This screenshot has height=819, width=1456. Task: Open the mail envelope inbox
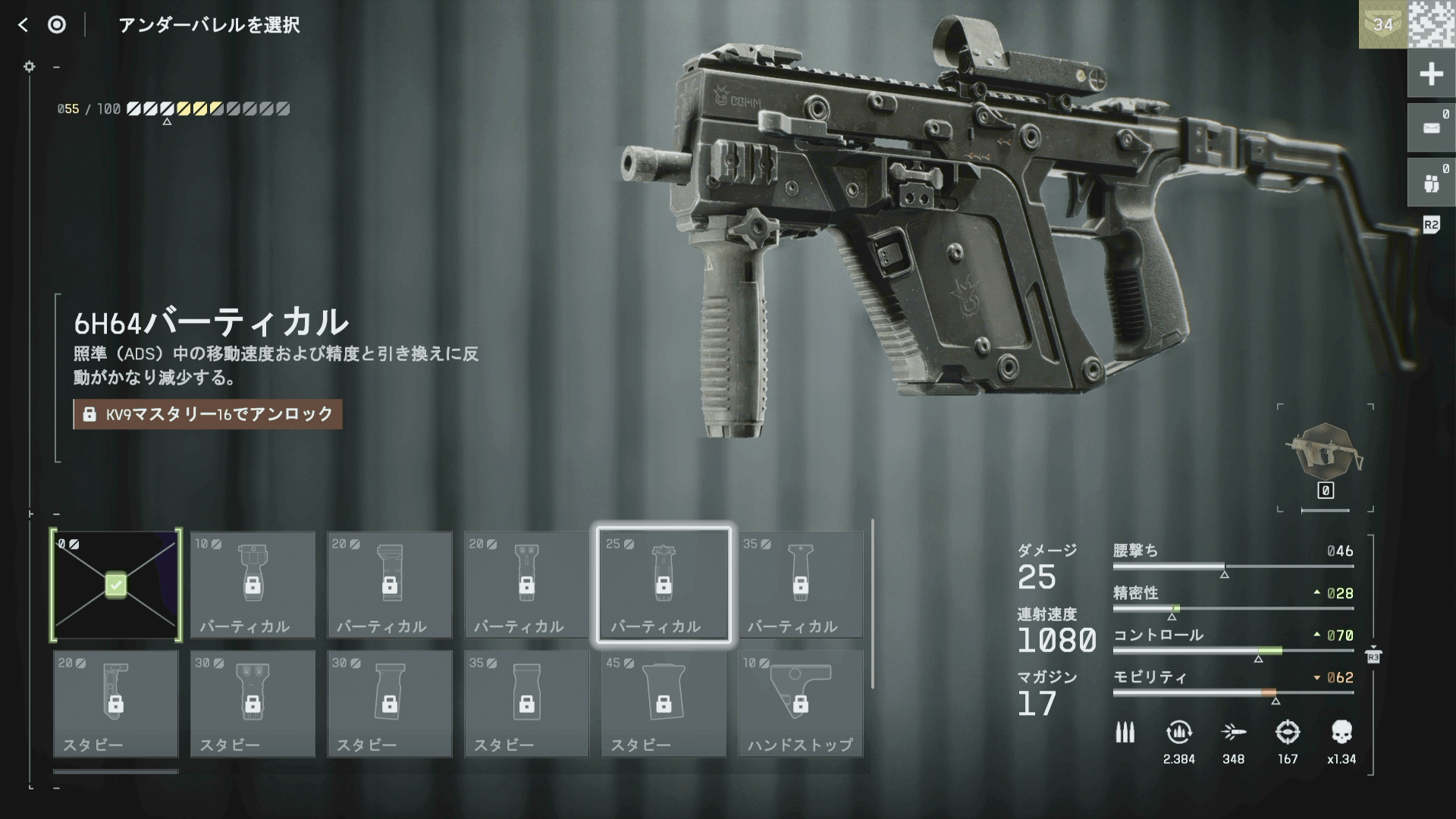pos(1430,128)
